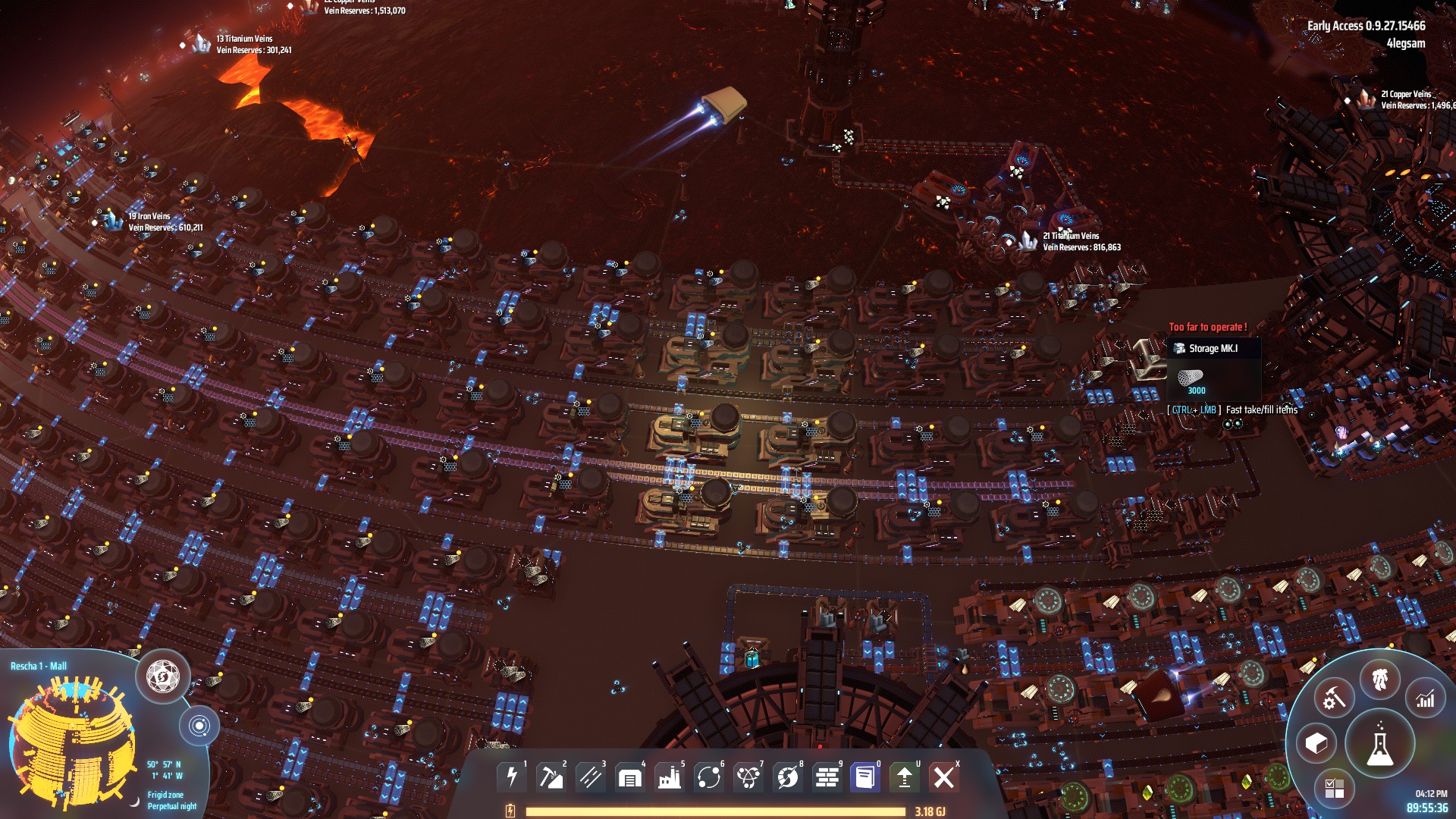Viewport: 1456px width, 819px height.
Task: Select the factory production build category
Action: click(x=670, y=777)
